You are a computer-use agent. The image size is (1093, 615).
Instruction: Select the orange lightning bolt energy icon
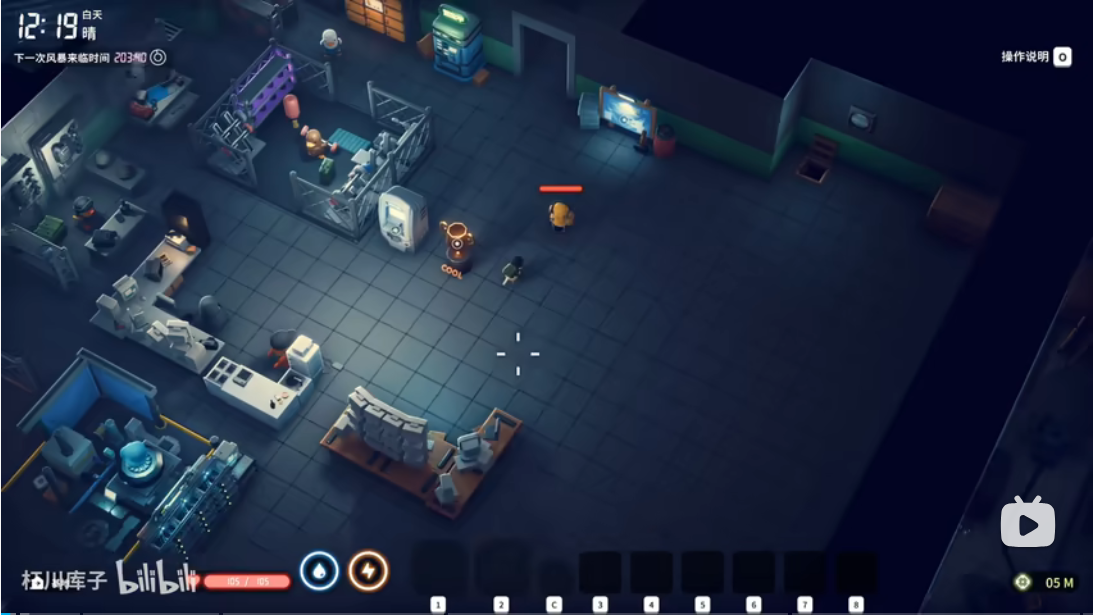(x=368, y=571)
